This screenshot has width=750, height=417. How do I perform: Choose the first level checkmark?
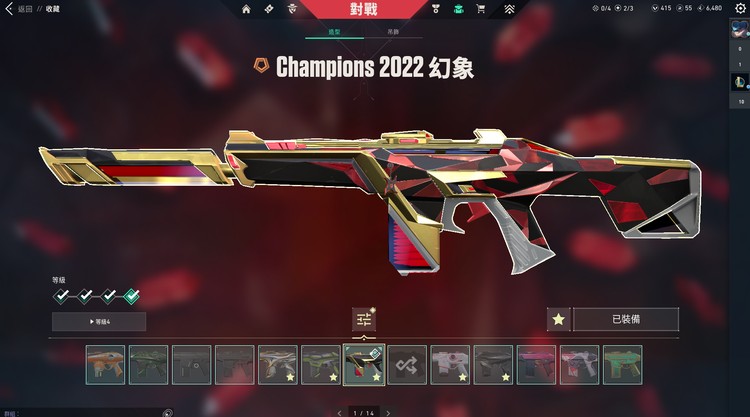[x=62, y=296]
